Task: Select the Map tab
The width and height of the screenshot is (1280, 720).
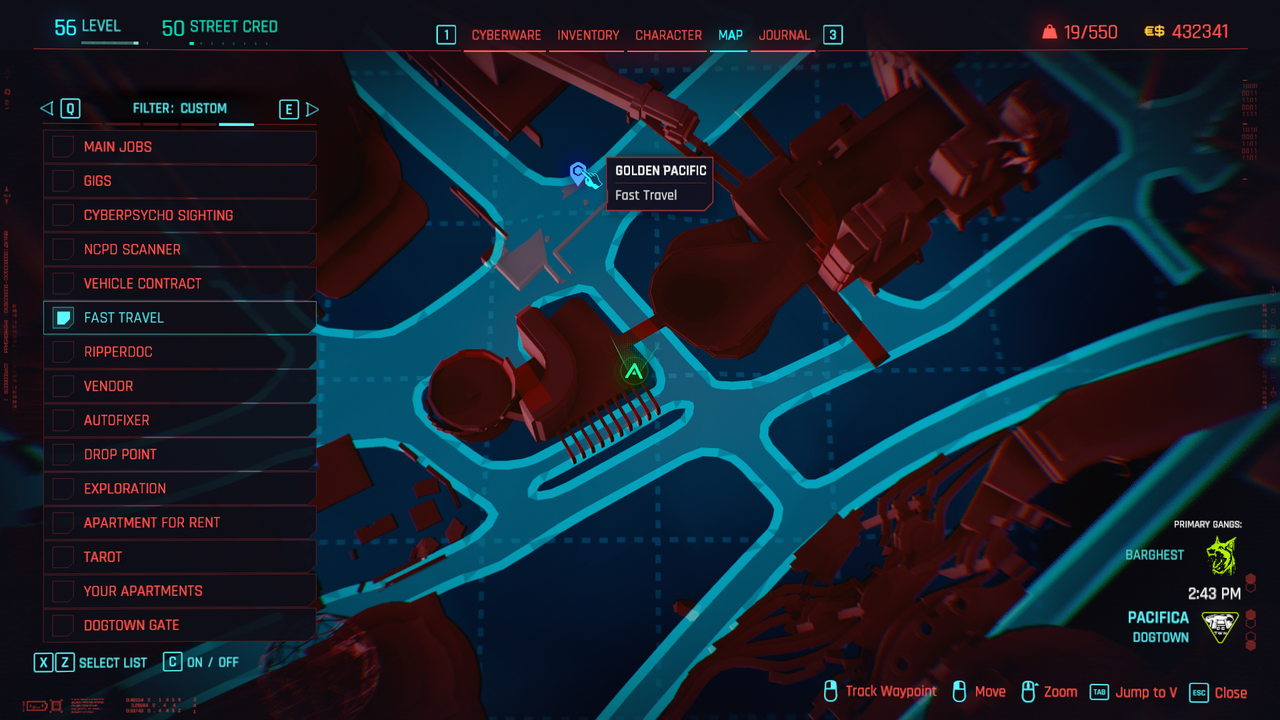Action: coord(730,35)
